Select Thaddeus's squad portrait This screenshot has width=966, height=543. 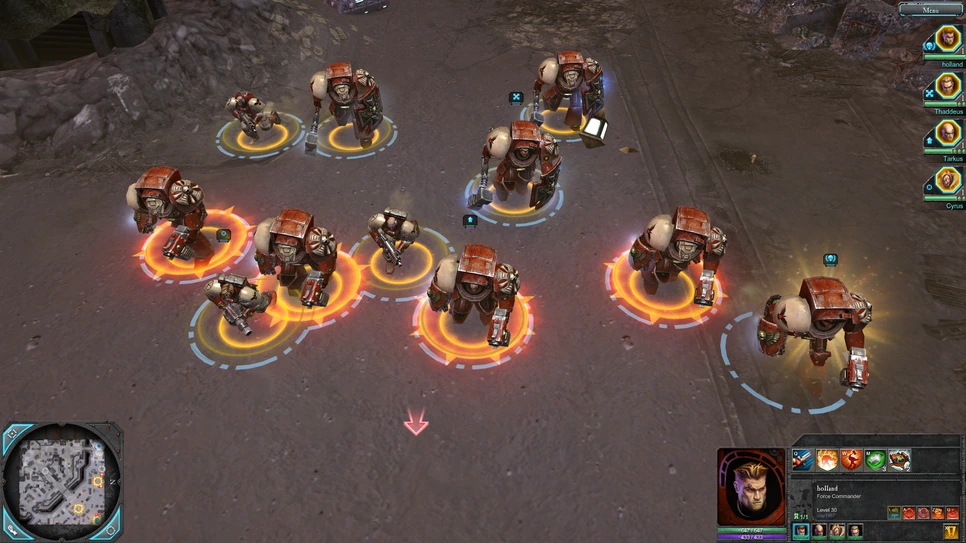[946, 88]
